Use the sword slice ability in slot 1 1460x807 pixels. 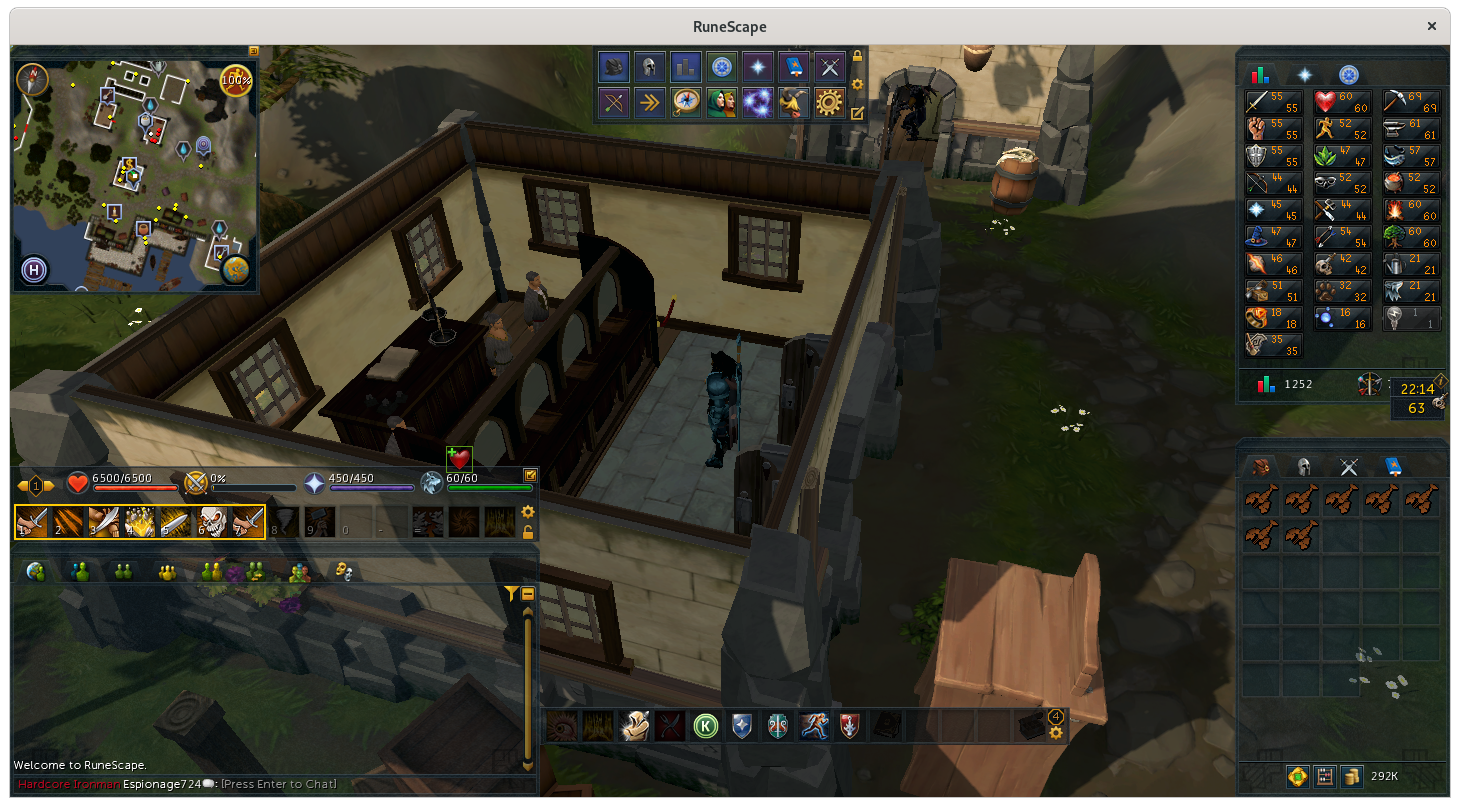point(31,522)
